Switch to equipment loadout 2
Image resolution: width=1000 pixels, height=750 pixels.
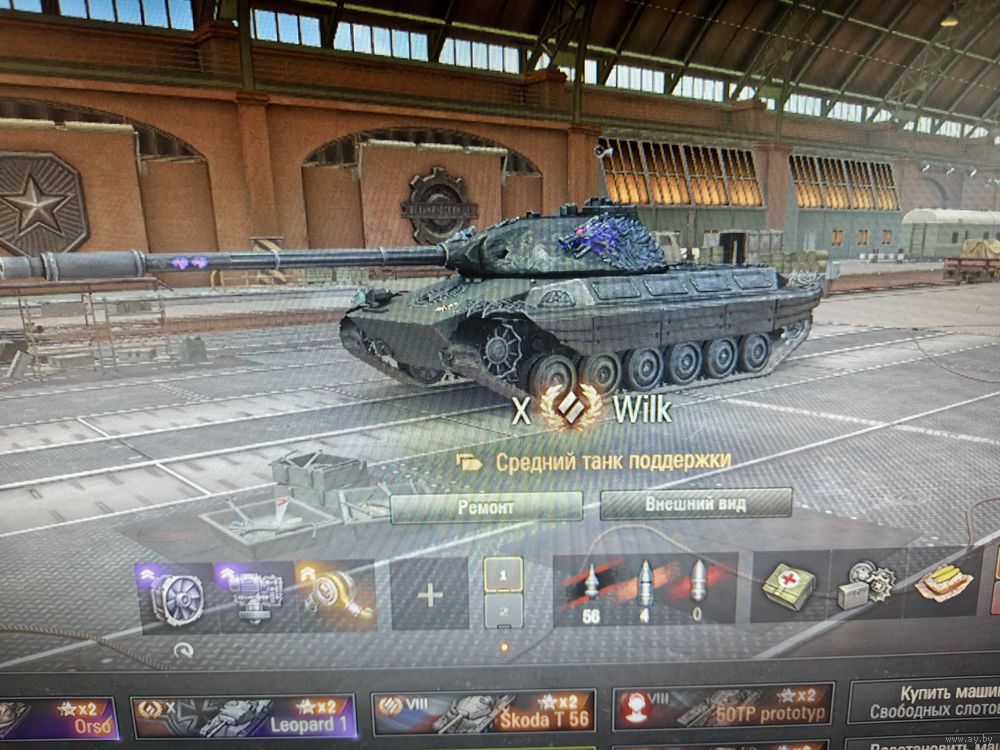[x=503, y=609]
